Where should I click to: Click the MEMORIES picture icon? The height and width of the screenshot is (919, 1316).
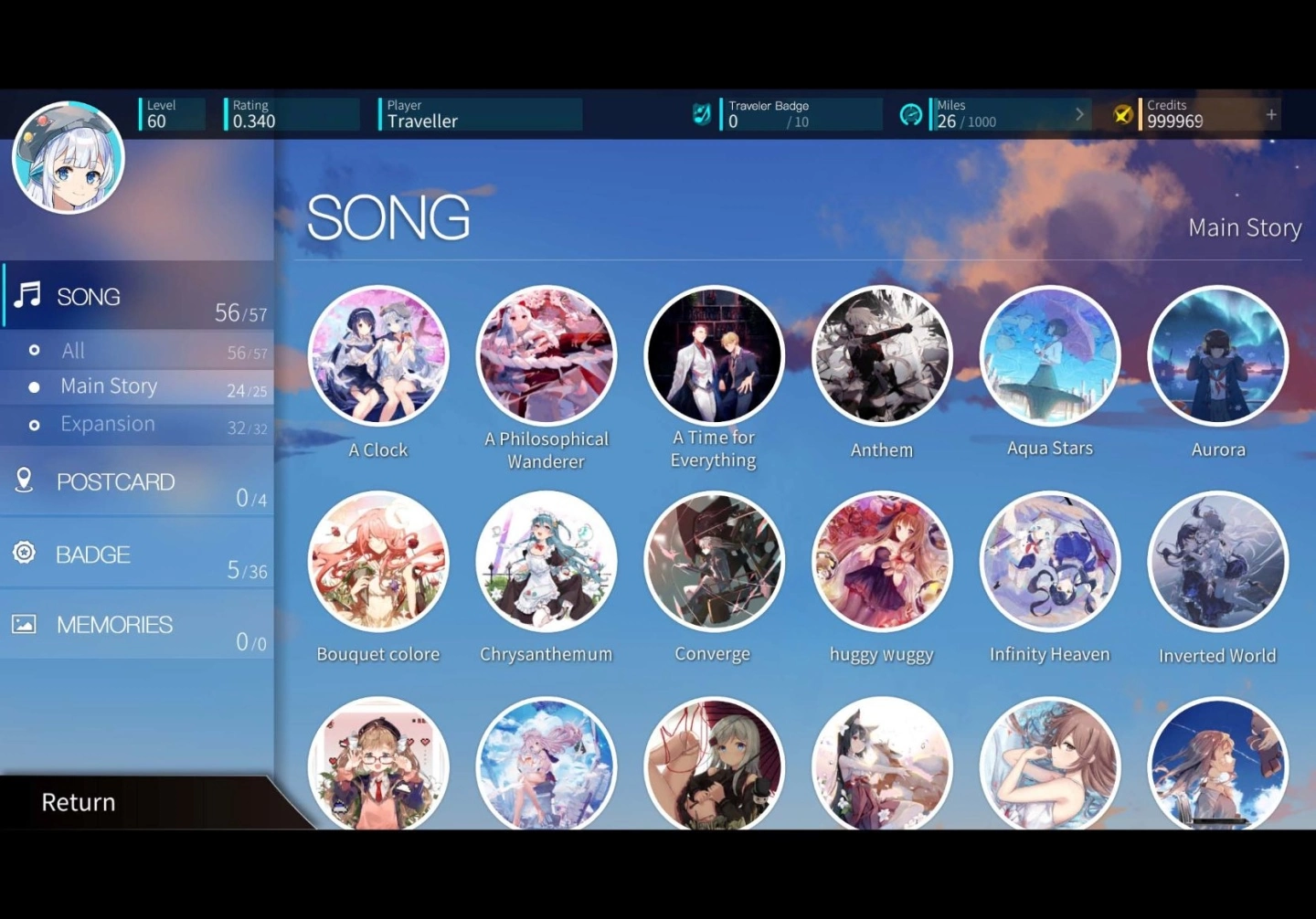pyautogui.click(x=24, y=623)
